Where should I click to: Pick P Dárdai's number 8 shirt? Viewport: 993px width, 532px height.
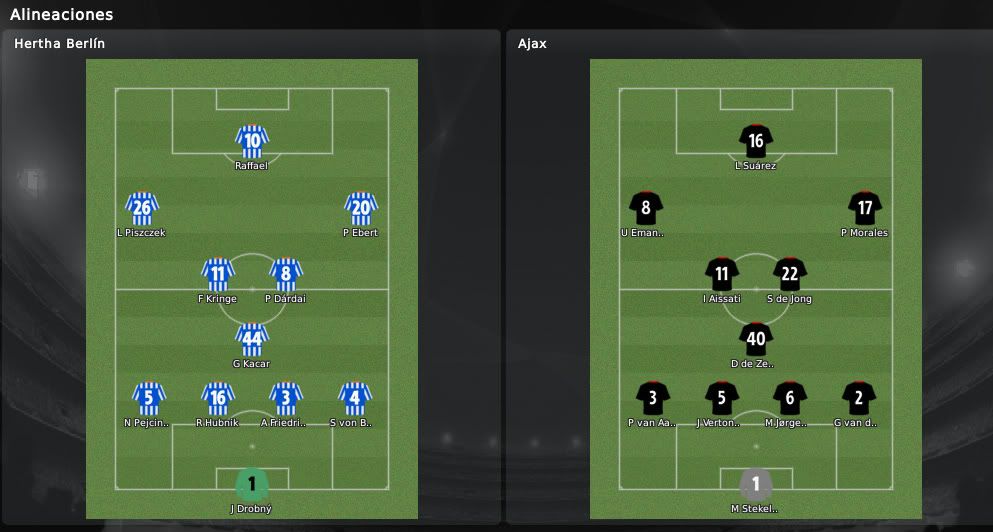(286, 273)
